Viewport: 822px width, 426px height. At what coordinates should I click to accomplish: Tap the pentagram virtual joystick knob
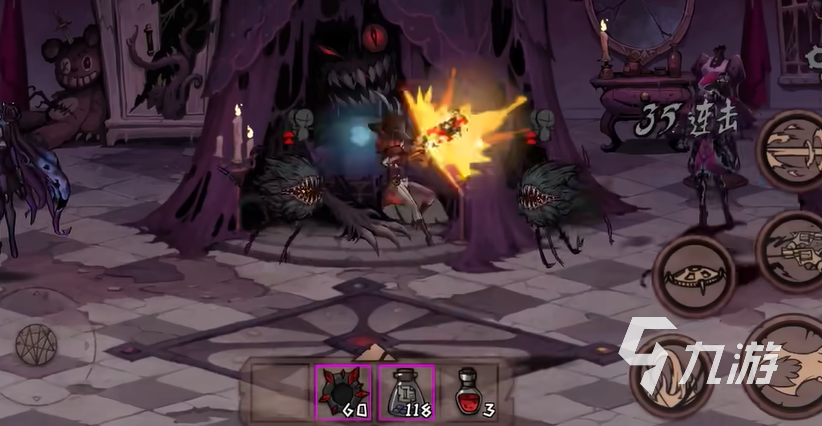point(36,343)
